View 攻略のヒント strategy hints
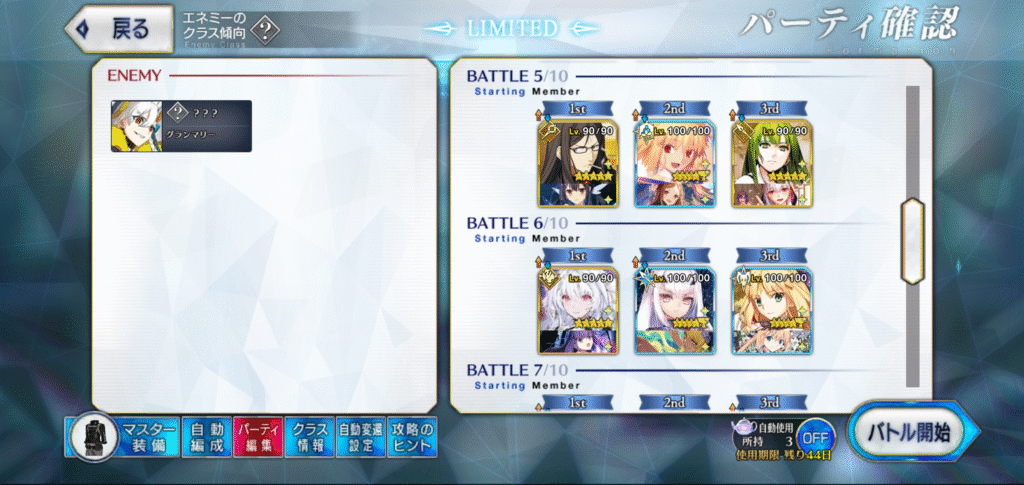1024x485 pixels. (x=412, y=437)
